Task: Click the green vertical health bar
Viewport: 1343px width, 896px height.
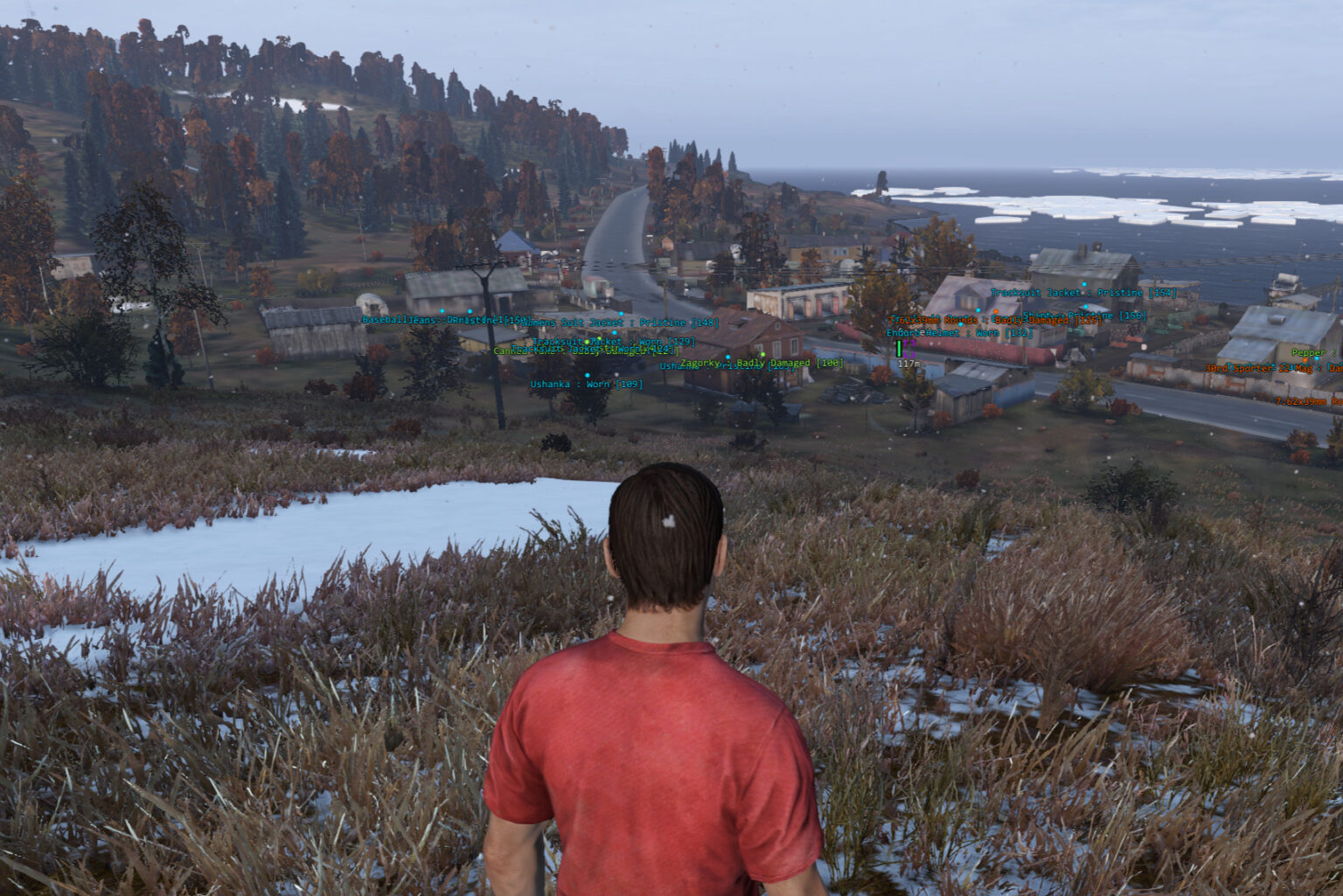Action: pyautogui.click(x=899, y=348)
